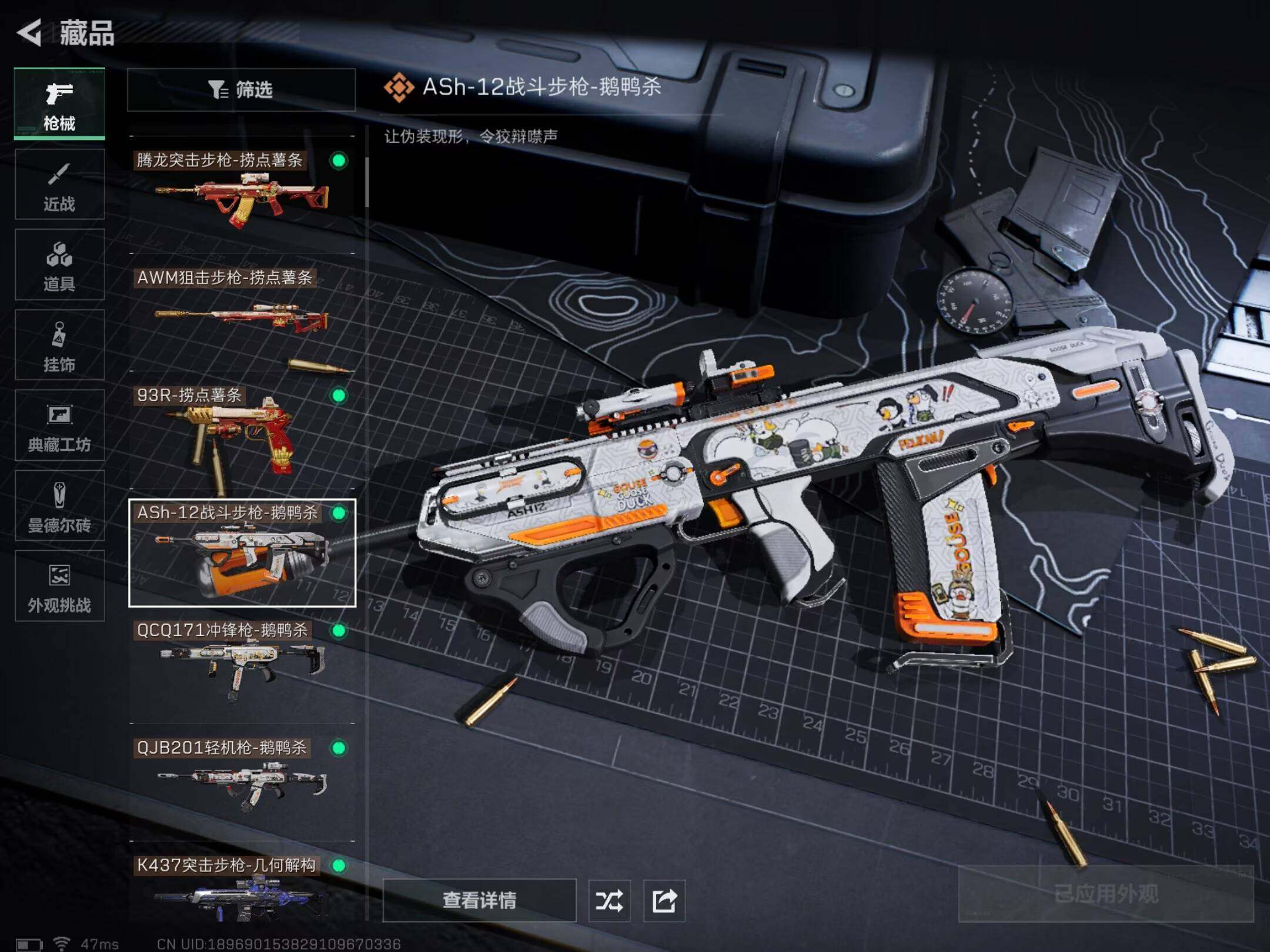This screenshot has width=1270, height=952.
Task: Show the 挂饰 charms category
Action: click(59, 345)
